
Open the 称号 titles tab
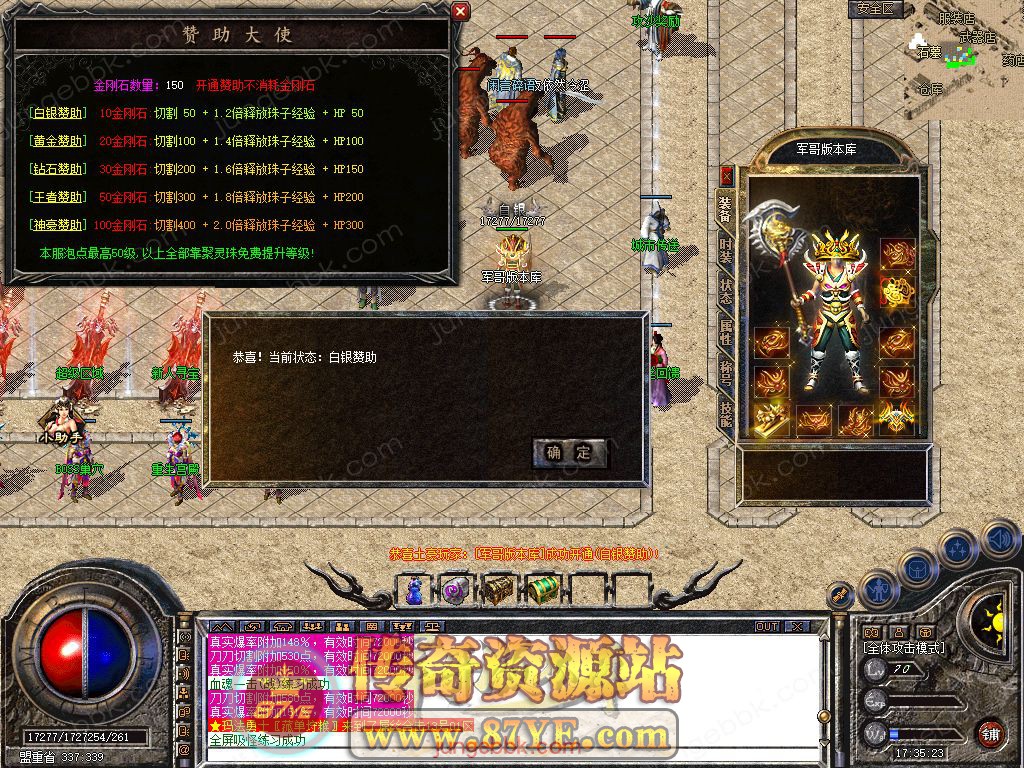point(726,374)
